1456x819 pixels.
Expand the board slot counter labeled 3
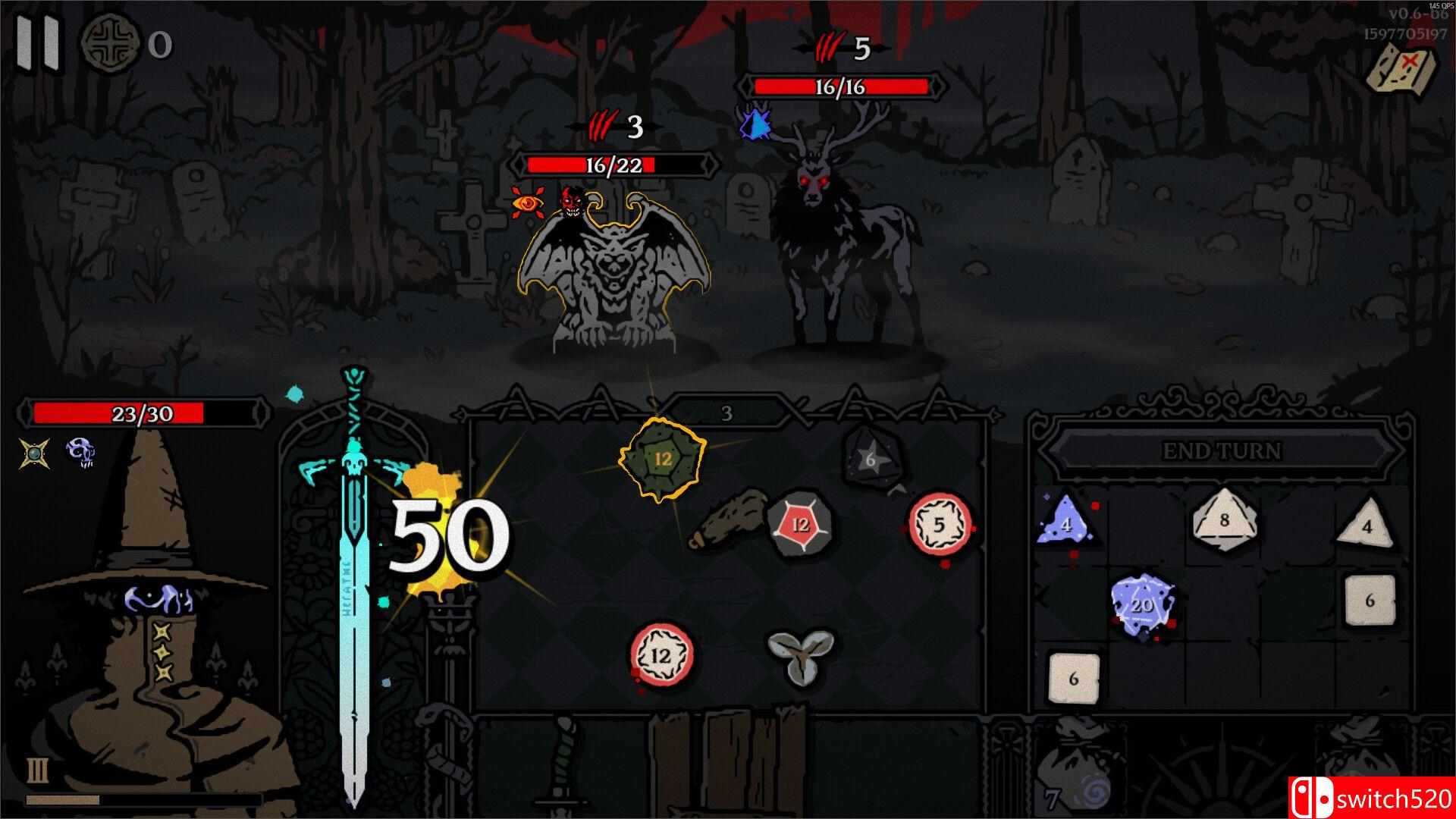coord(726,413)
